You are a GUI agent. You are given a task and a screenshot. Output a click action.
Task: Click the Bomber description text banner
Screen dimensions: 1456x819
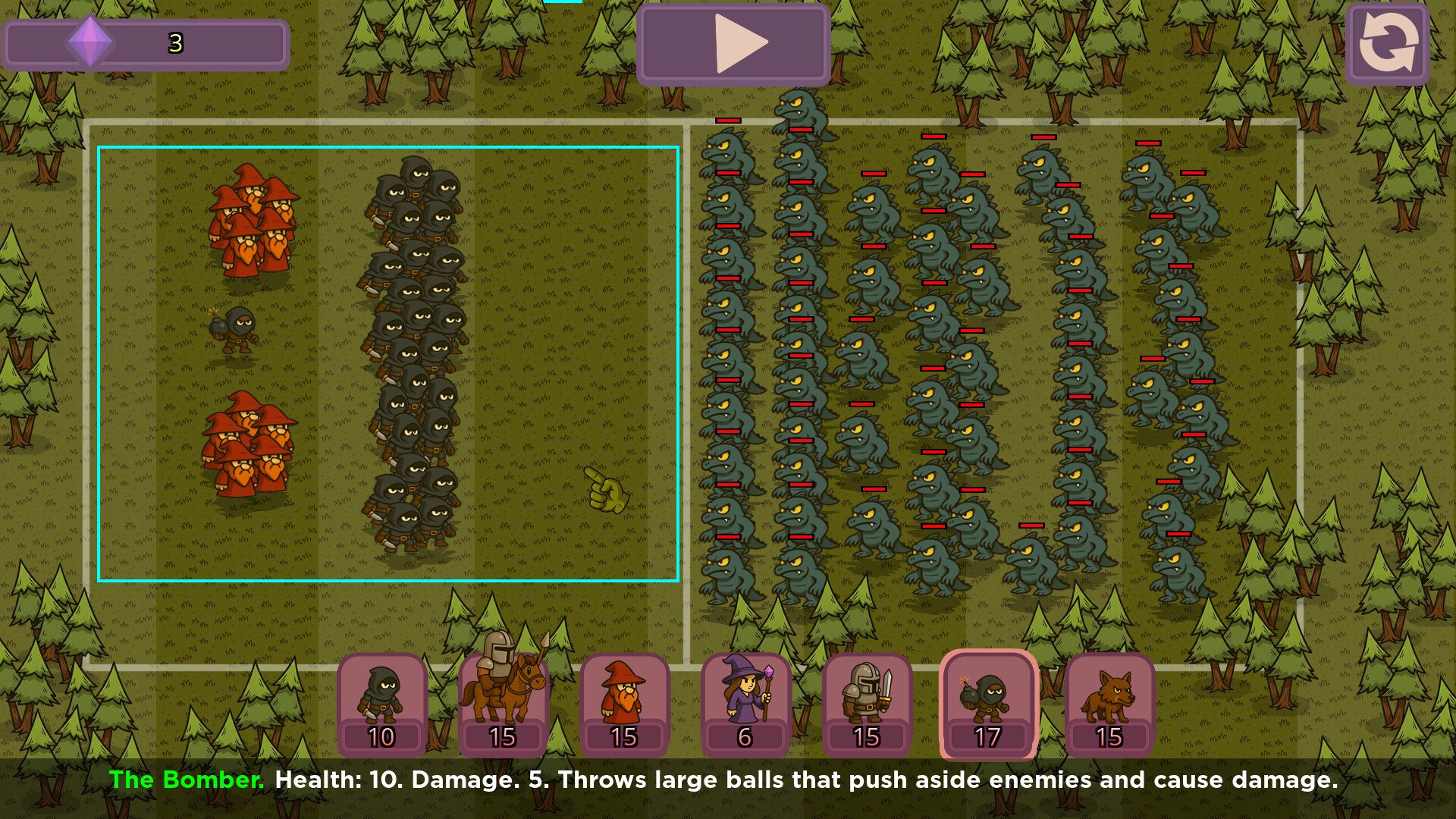click(x=728, y=780)
